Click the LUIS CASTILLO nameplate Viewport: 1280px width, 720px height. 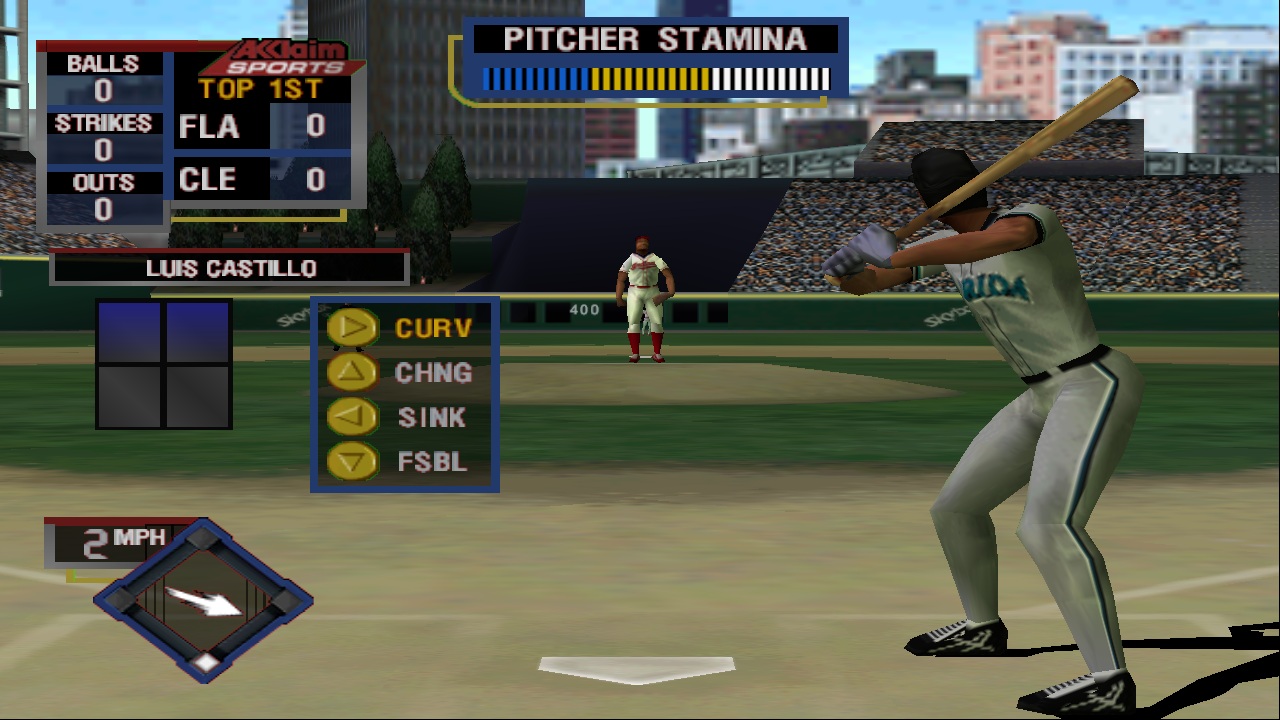[x=228, y=267]
